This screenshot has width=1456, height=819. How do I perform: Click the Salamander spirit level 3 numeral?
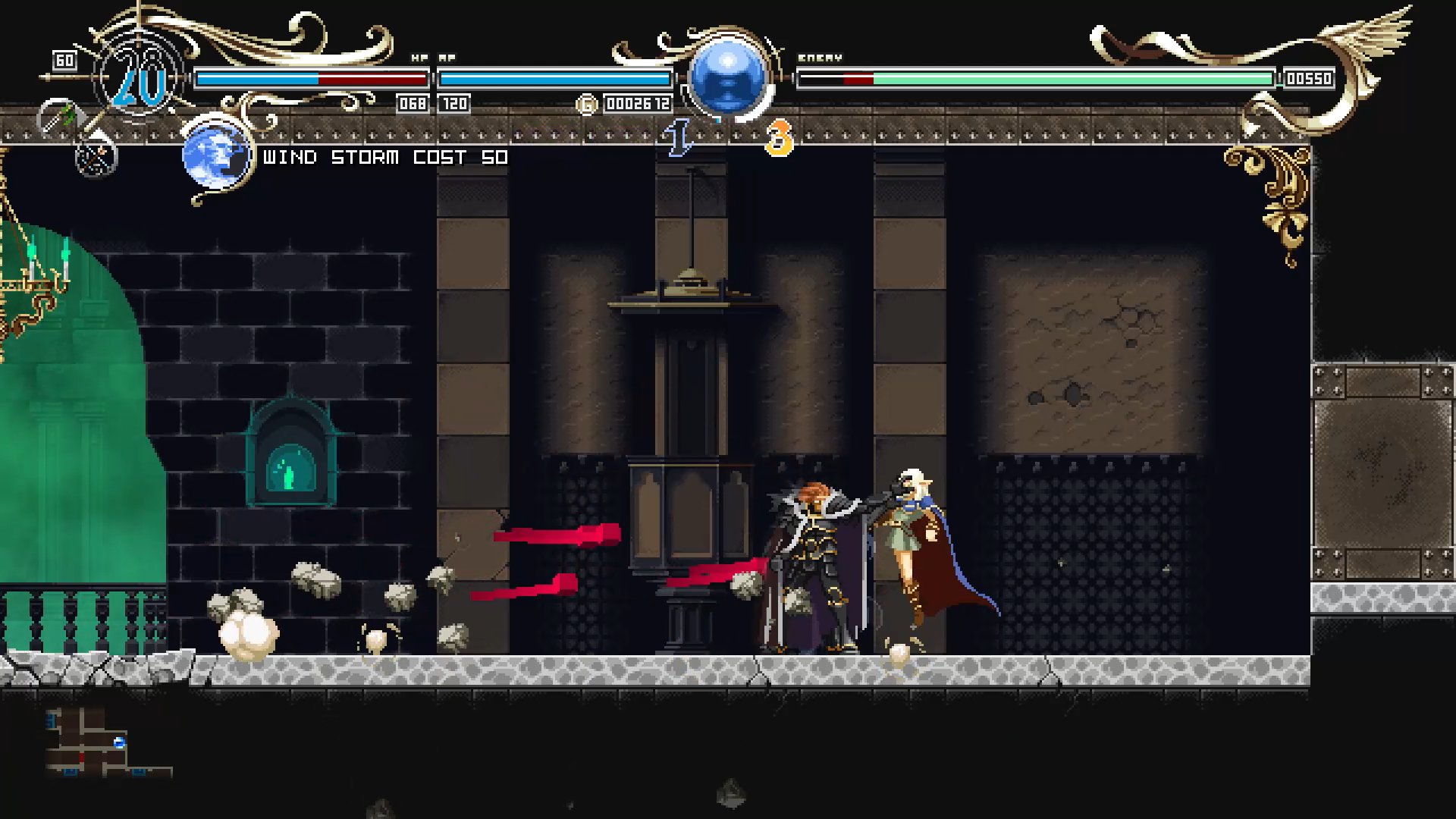[x=780, y=139]
